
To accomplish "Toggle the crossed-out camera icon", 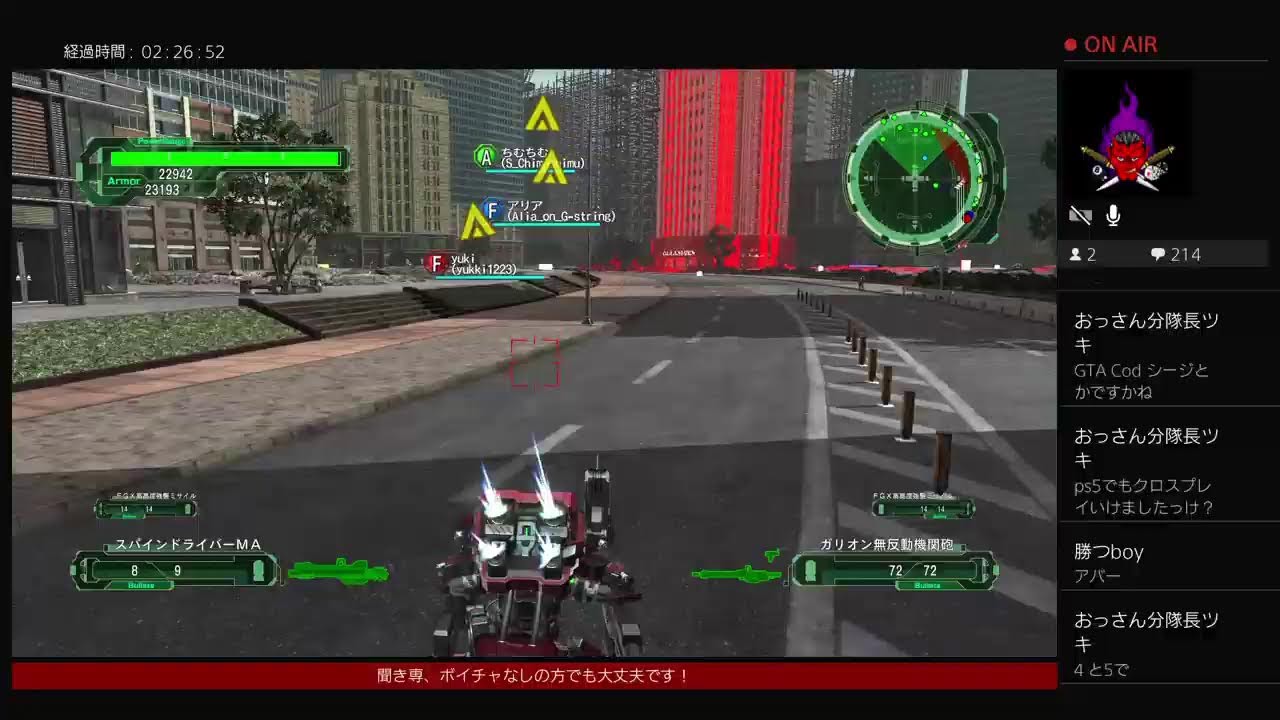I will [x=1080, y=215].
